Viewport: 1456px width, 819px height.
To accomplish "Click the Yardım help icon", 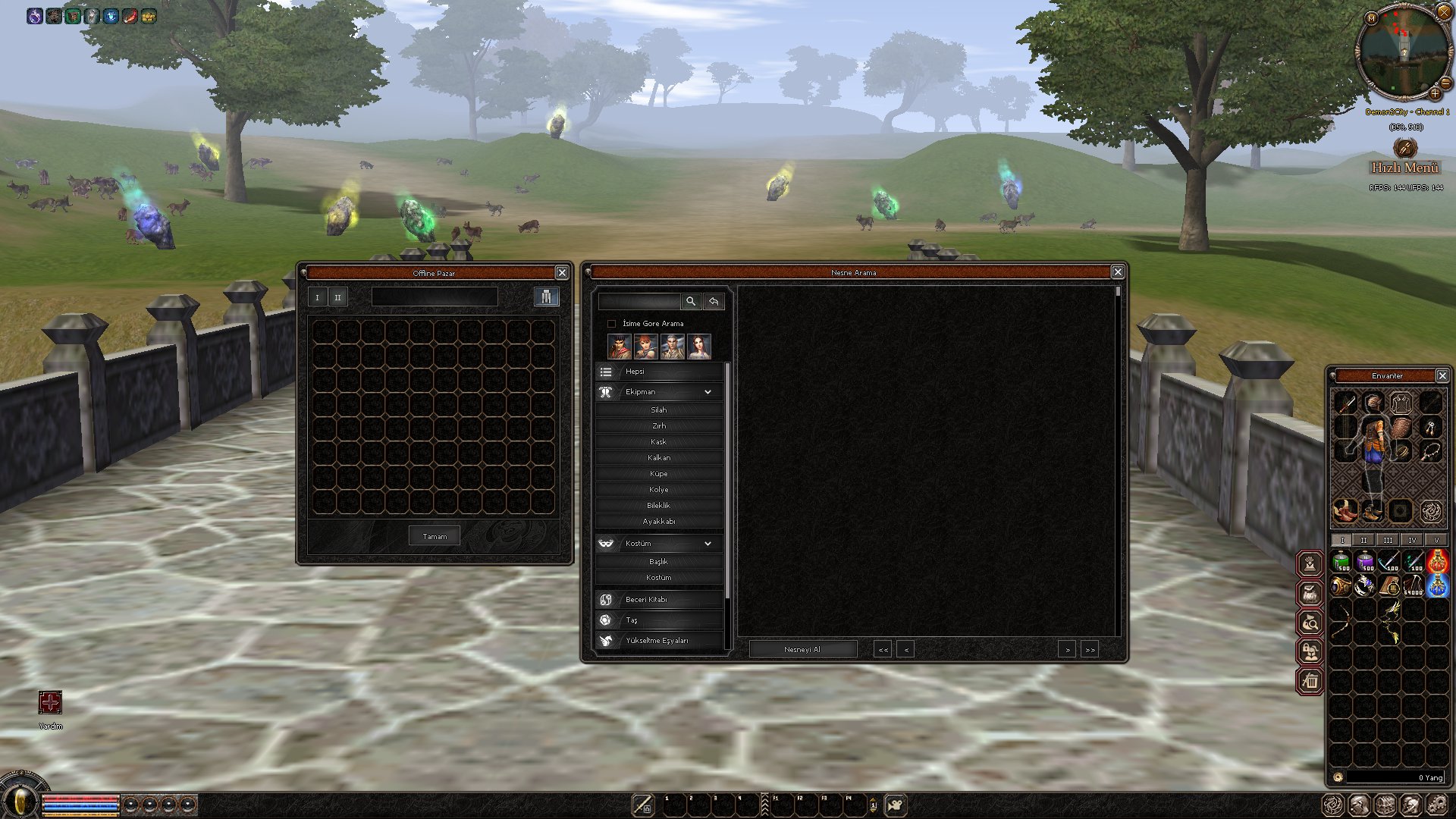I will tap(50, 703).
